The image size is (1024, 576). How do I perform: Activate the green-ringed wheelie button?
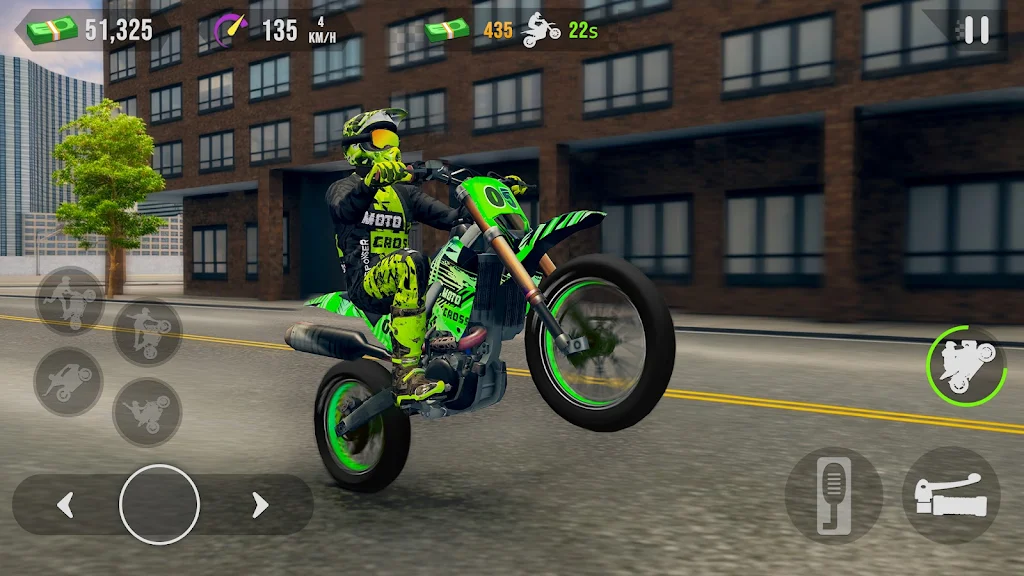(965, 365)
